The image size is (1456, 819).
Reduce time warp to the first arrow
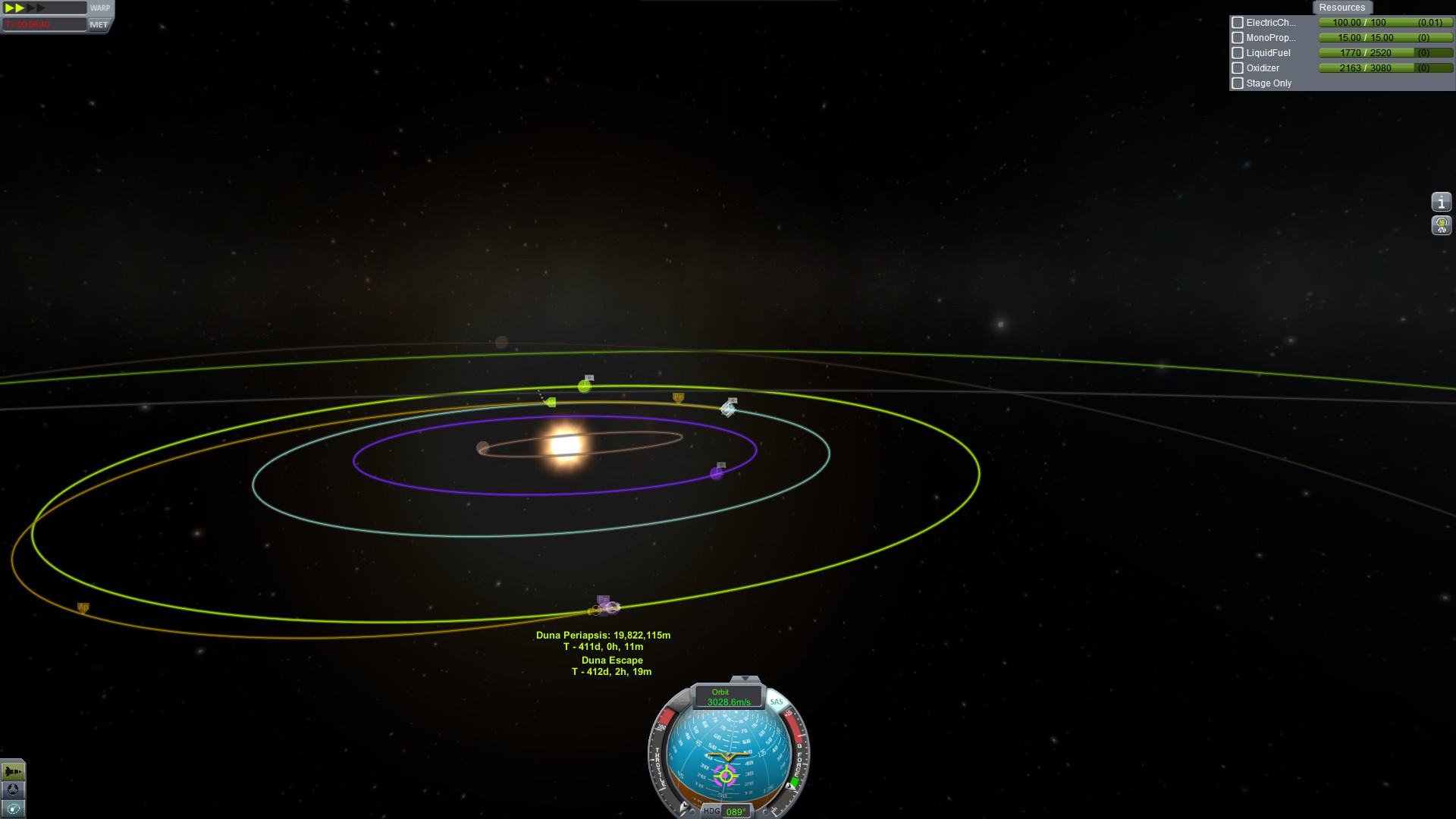pos(9,8)
